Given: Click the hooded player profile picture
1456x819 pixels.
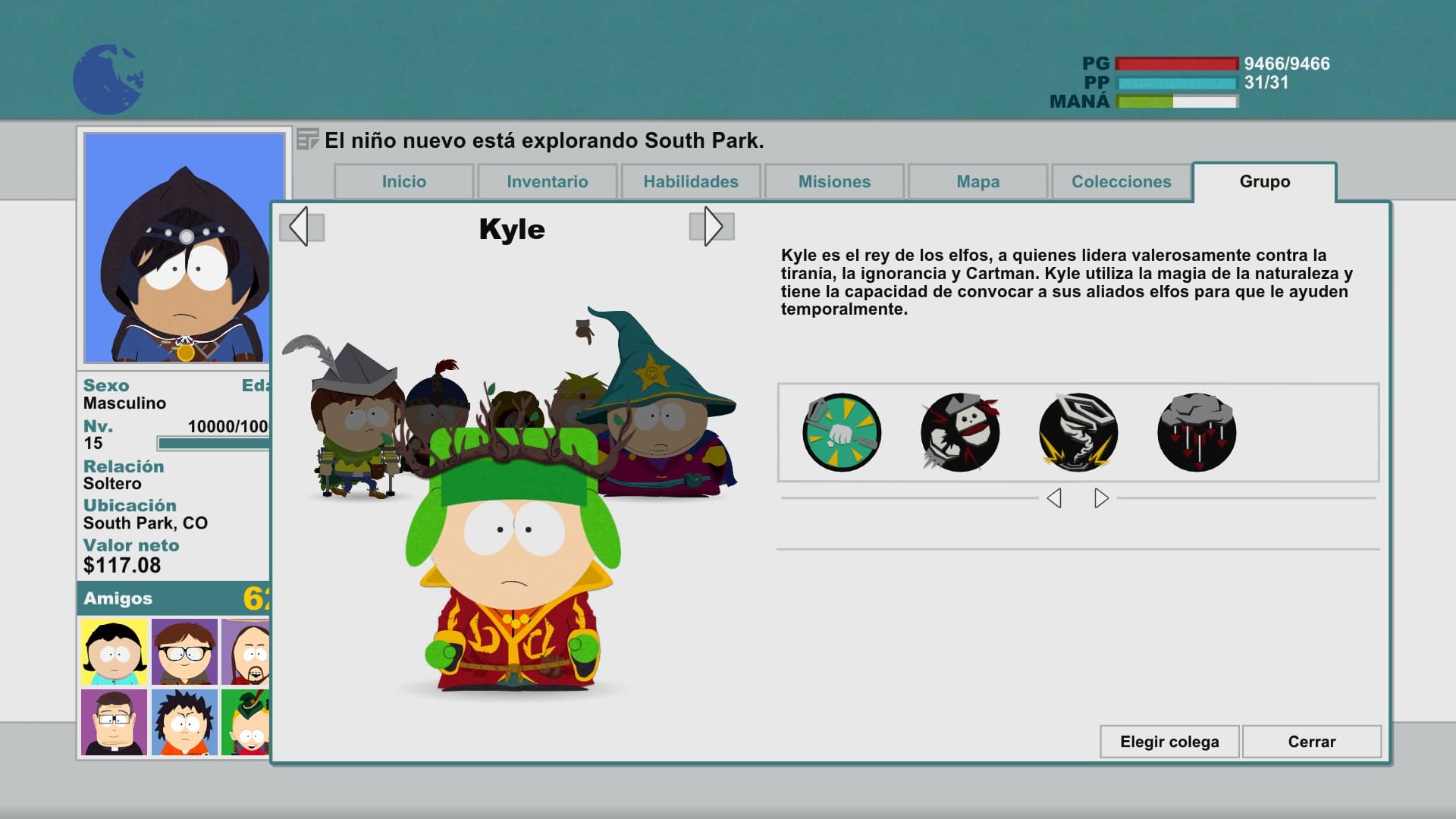Looking at the screenshot, I should [x=184, y=247].
